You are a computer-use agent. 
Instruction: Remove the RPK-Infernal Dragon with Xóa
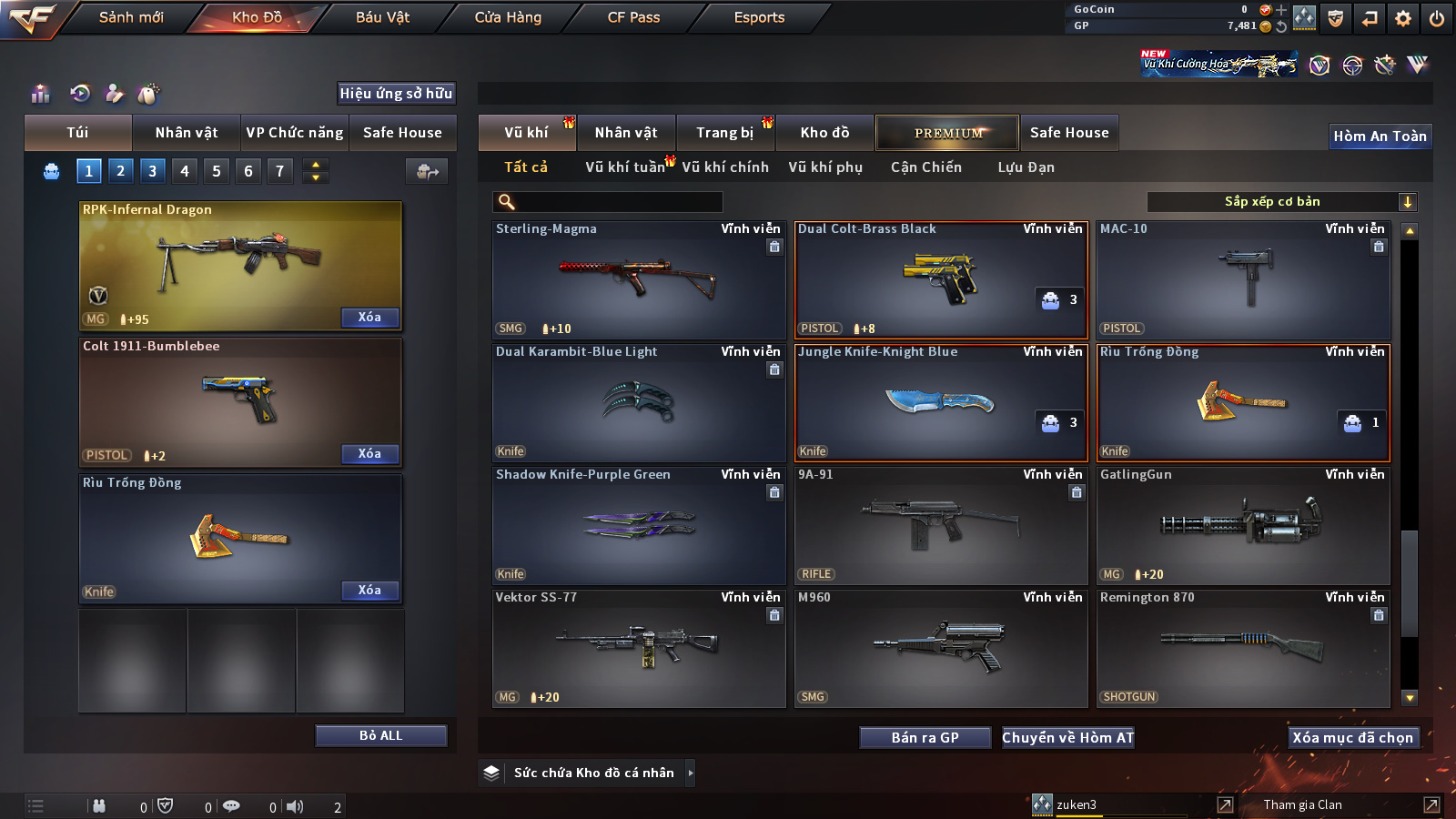pyautogui.click(x=369, y=318)
